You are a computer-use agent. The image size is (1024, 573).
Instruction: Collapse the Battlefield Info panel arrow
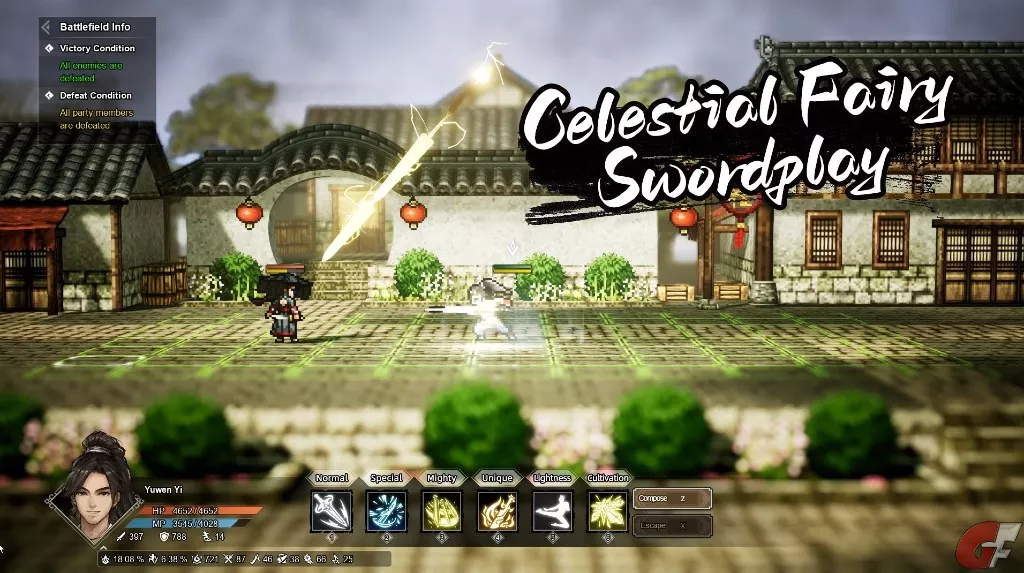47,27
